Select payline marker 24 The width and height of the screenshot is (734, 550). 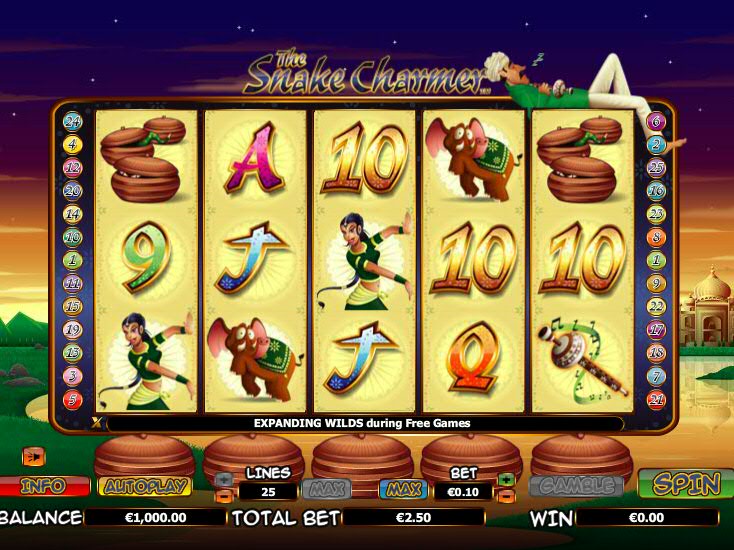(x=72, y=122)
